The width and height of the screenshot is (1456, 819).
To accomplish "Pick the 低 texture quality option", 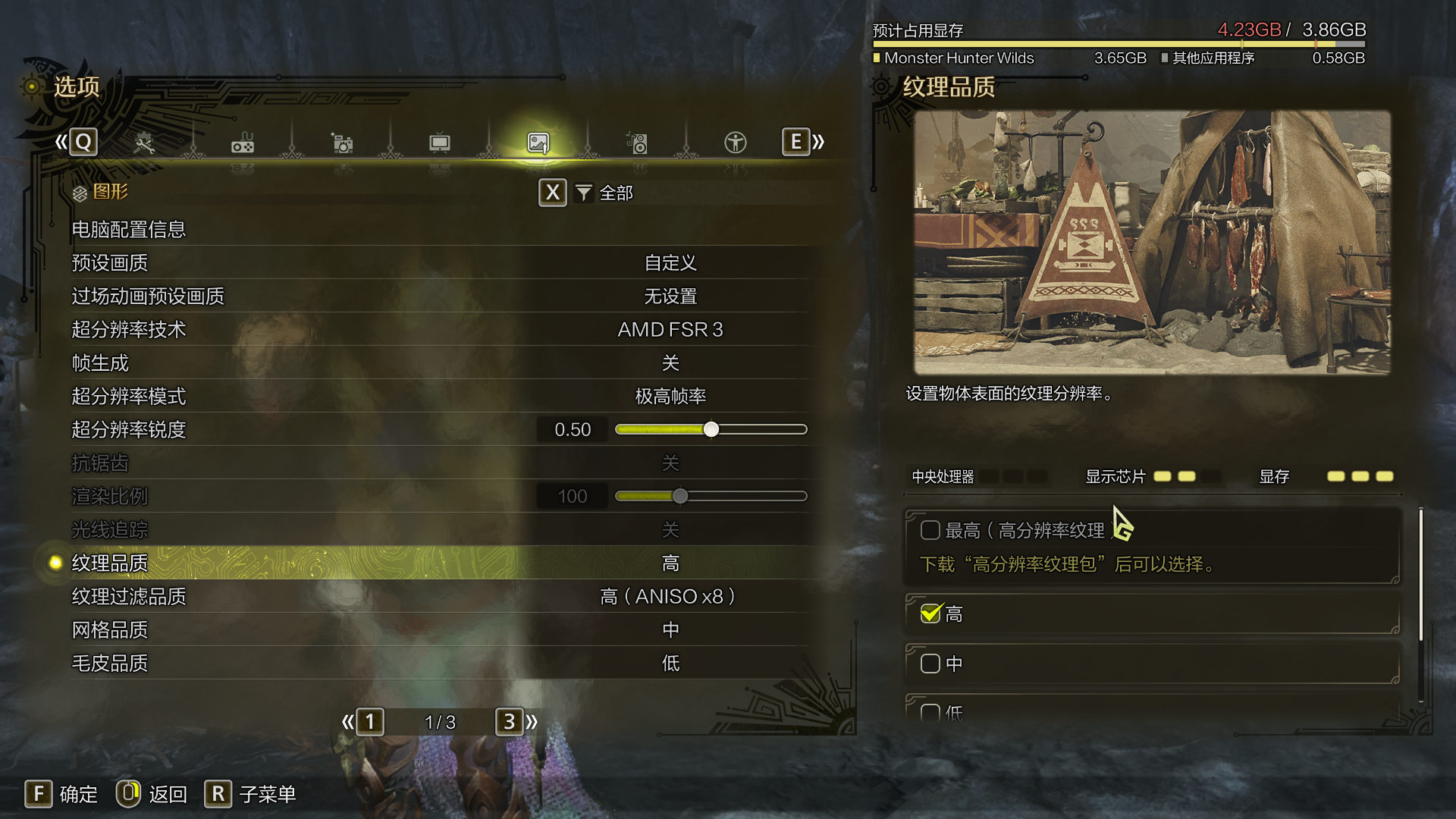I will [x=930, y=712].
